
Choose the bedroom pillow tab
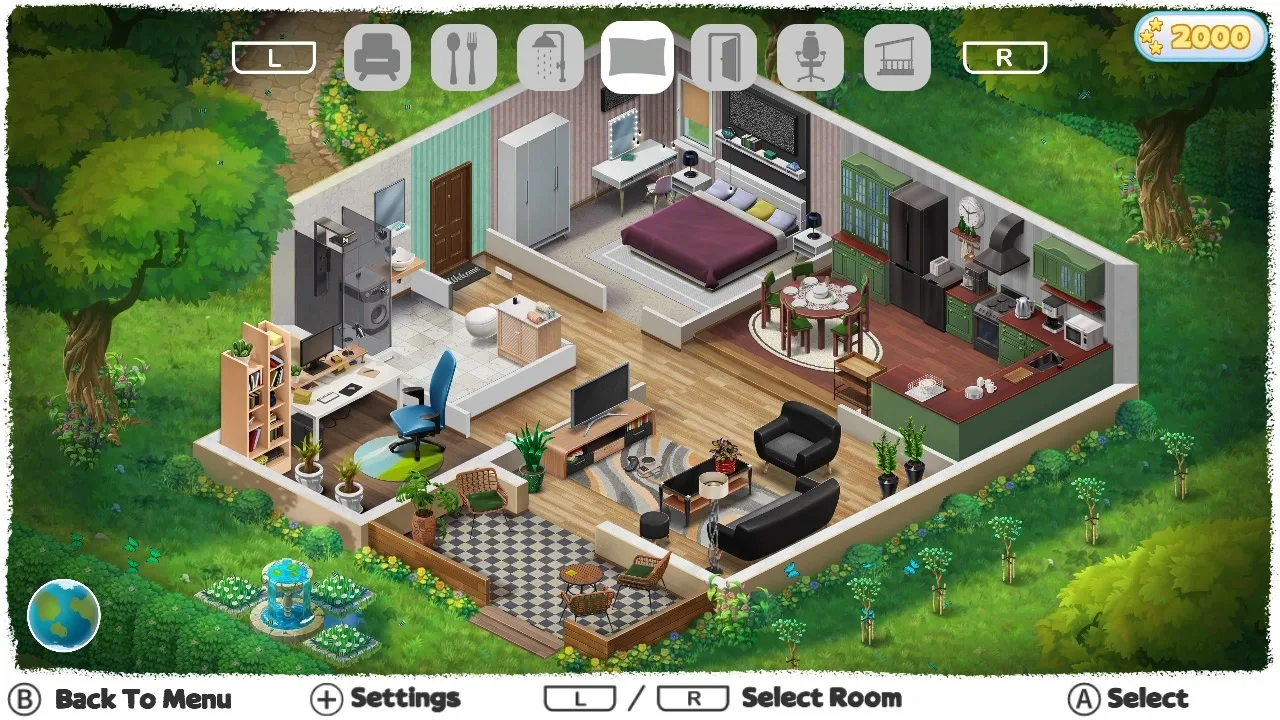pyautogui.click(x=637, y=58)
